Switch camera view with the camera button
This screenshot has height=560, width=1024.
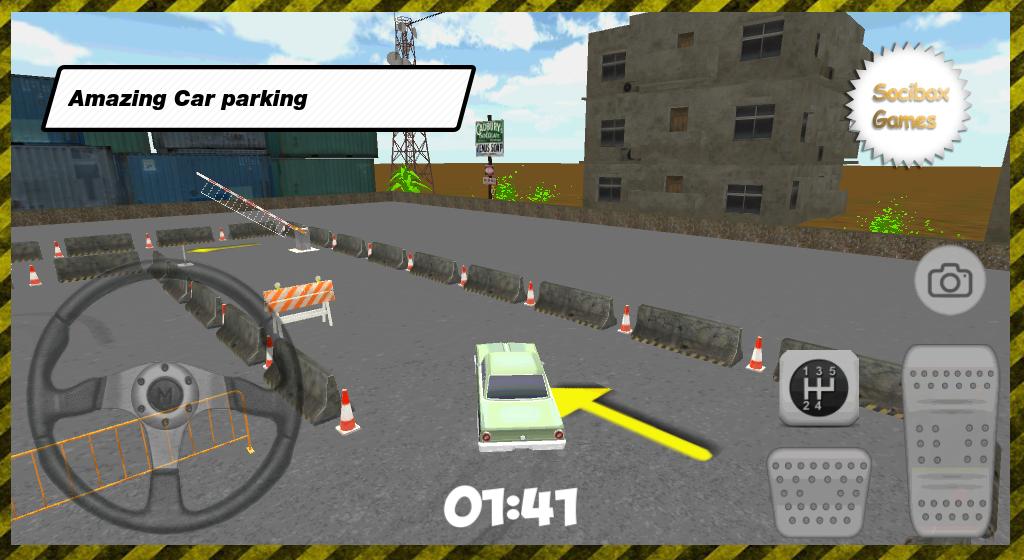point(949,282)
